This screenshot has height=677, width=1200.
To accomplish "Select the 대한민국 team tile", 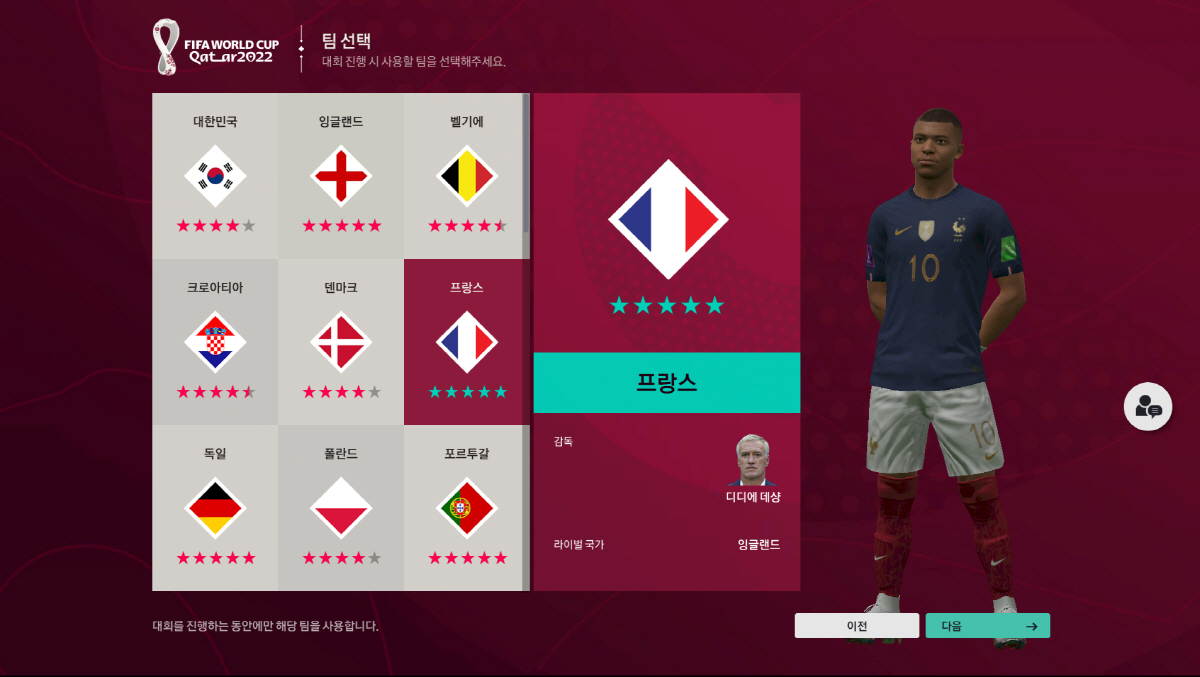I will [215, 176].
